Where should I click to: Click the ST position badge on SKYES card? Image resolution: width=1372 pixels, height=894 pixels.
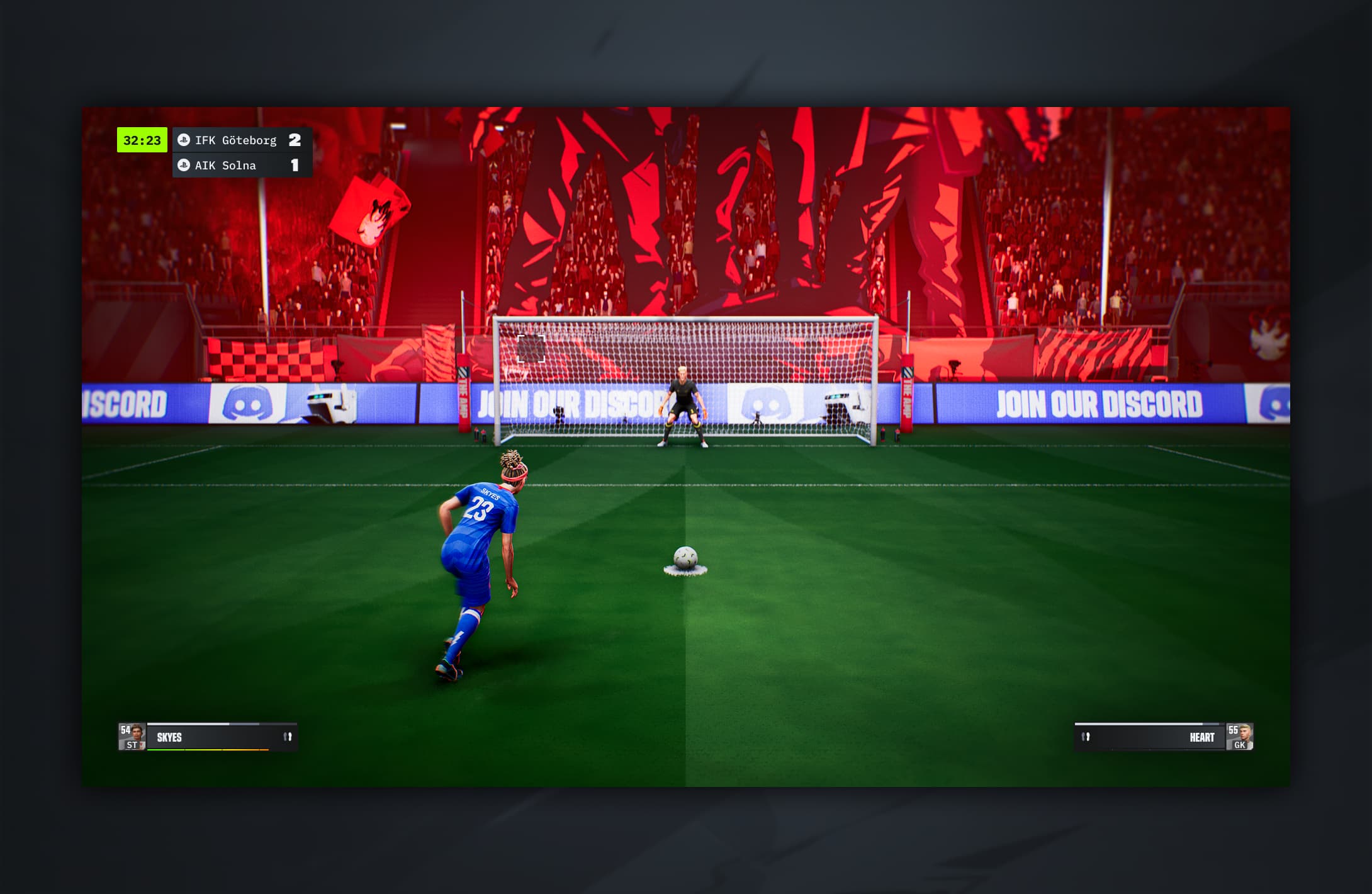[x=131, y=744]
